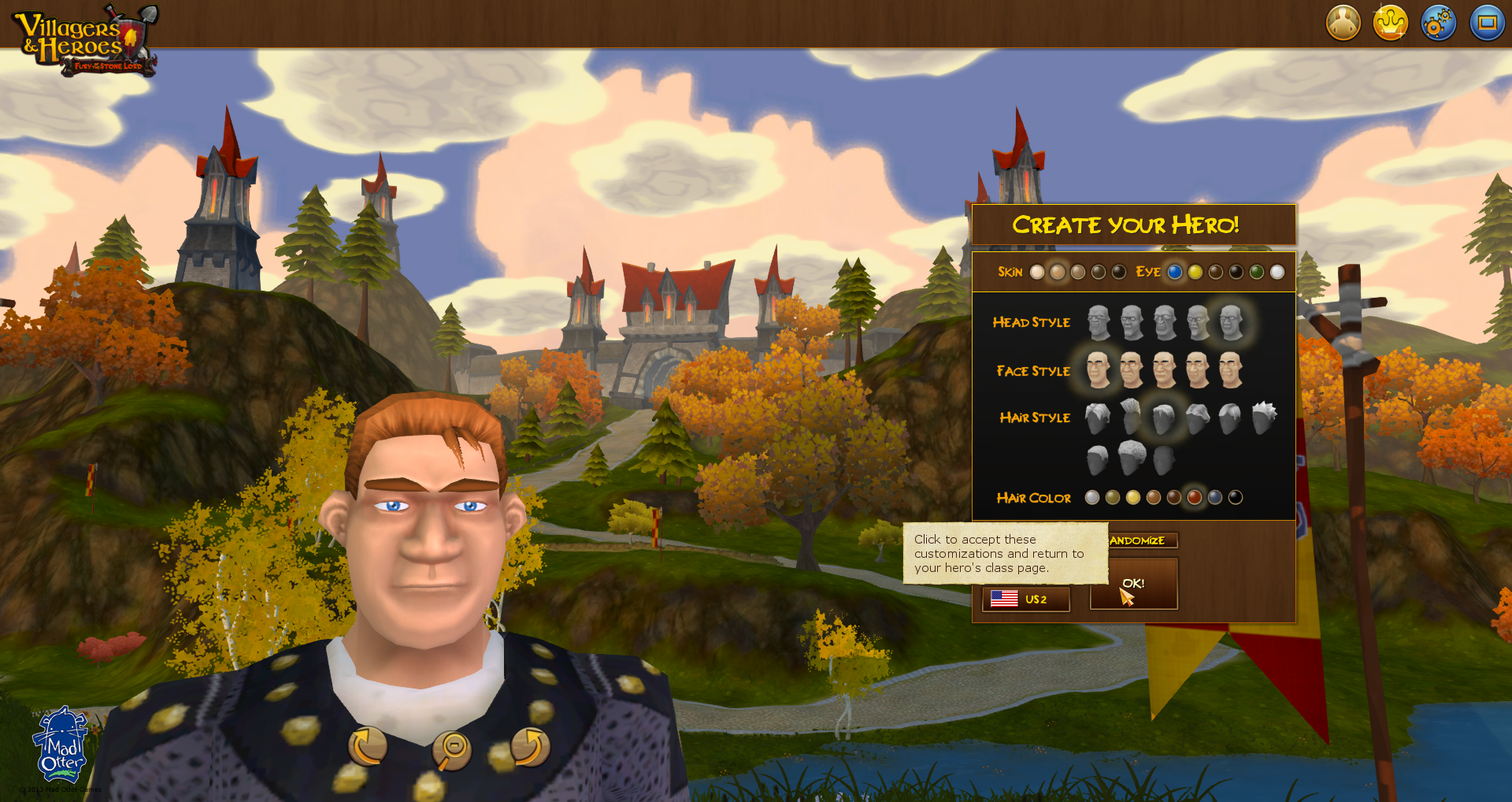Choose the lightest skin tone swatch
Screen dimensions: 1512x802
(1037, 272)
